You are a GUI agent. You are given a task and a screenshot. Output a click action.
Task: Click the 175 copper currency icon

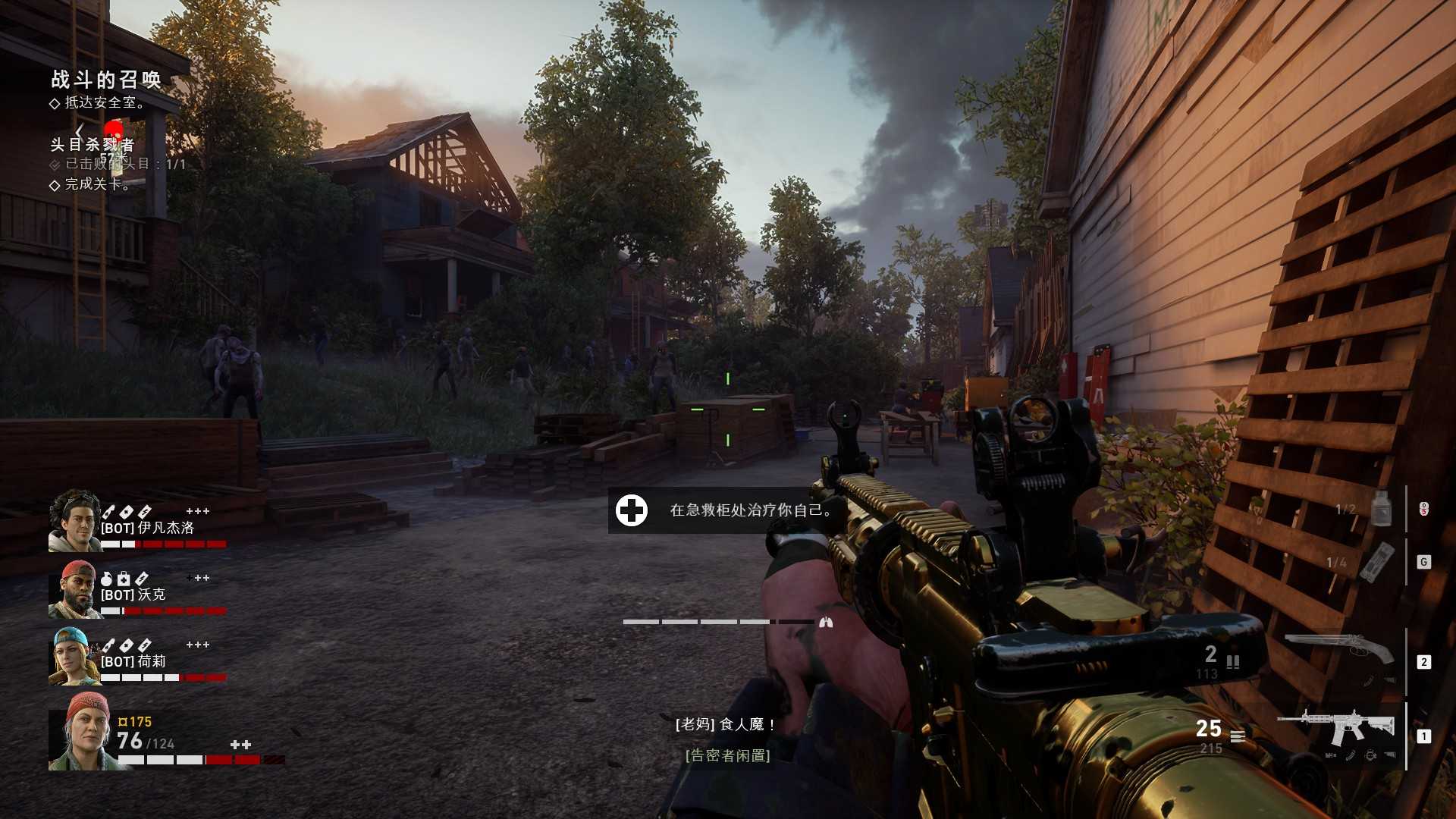pos(122,722)
